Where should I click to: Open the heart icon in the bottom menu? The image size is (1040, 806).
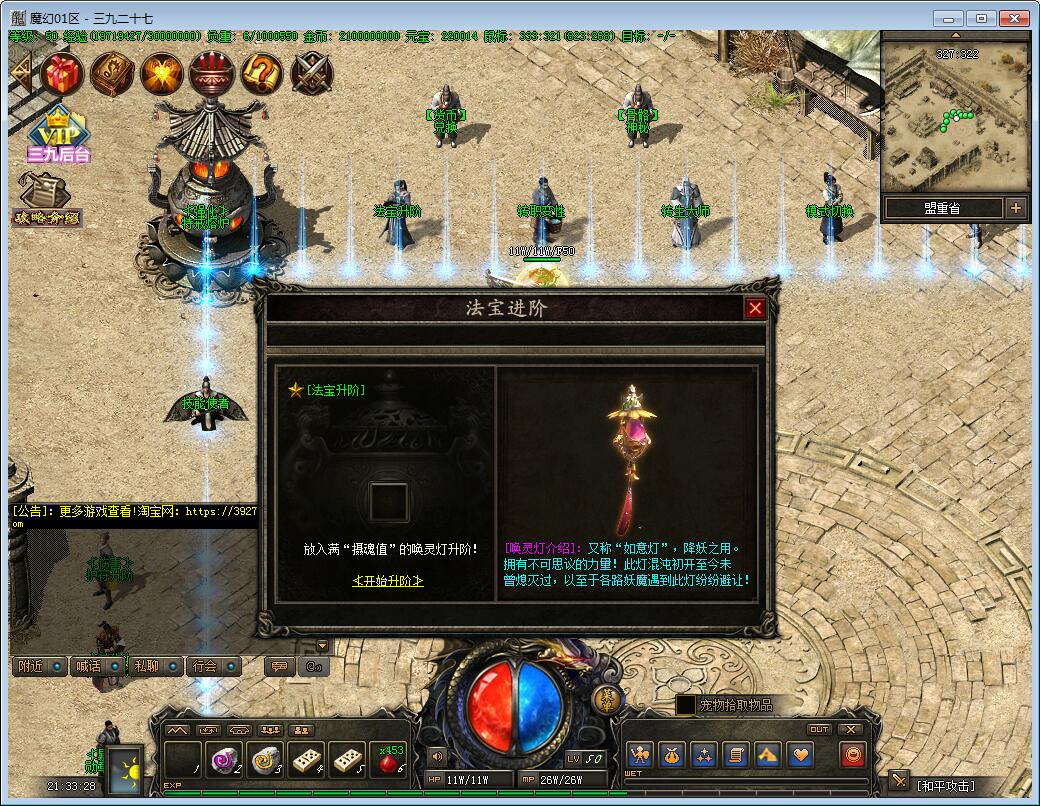800,755
